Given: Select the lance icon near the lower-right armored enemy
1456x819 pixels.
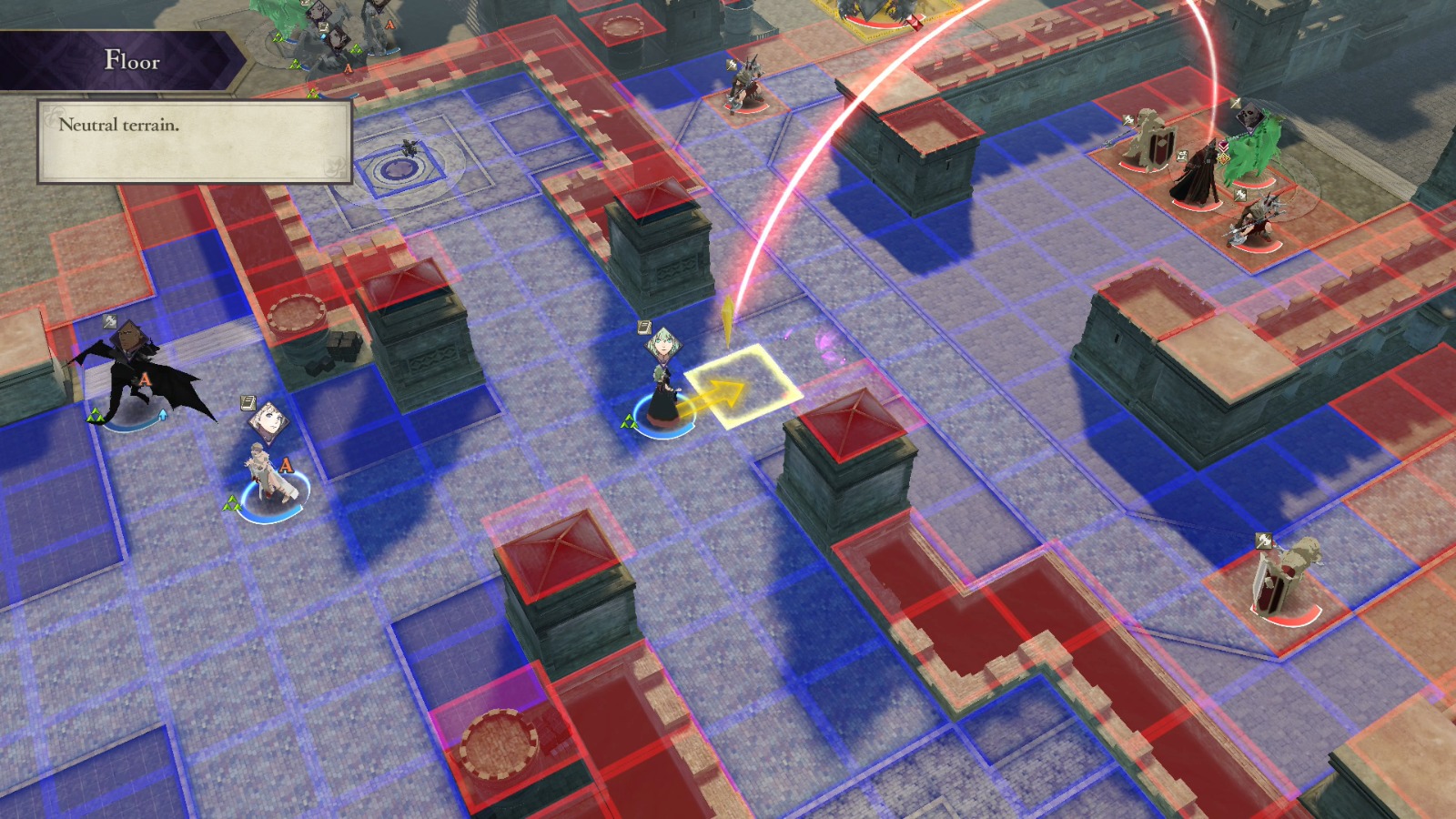Looking at the screenshot, I should point(1263,541).
